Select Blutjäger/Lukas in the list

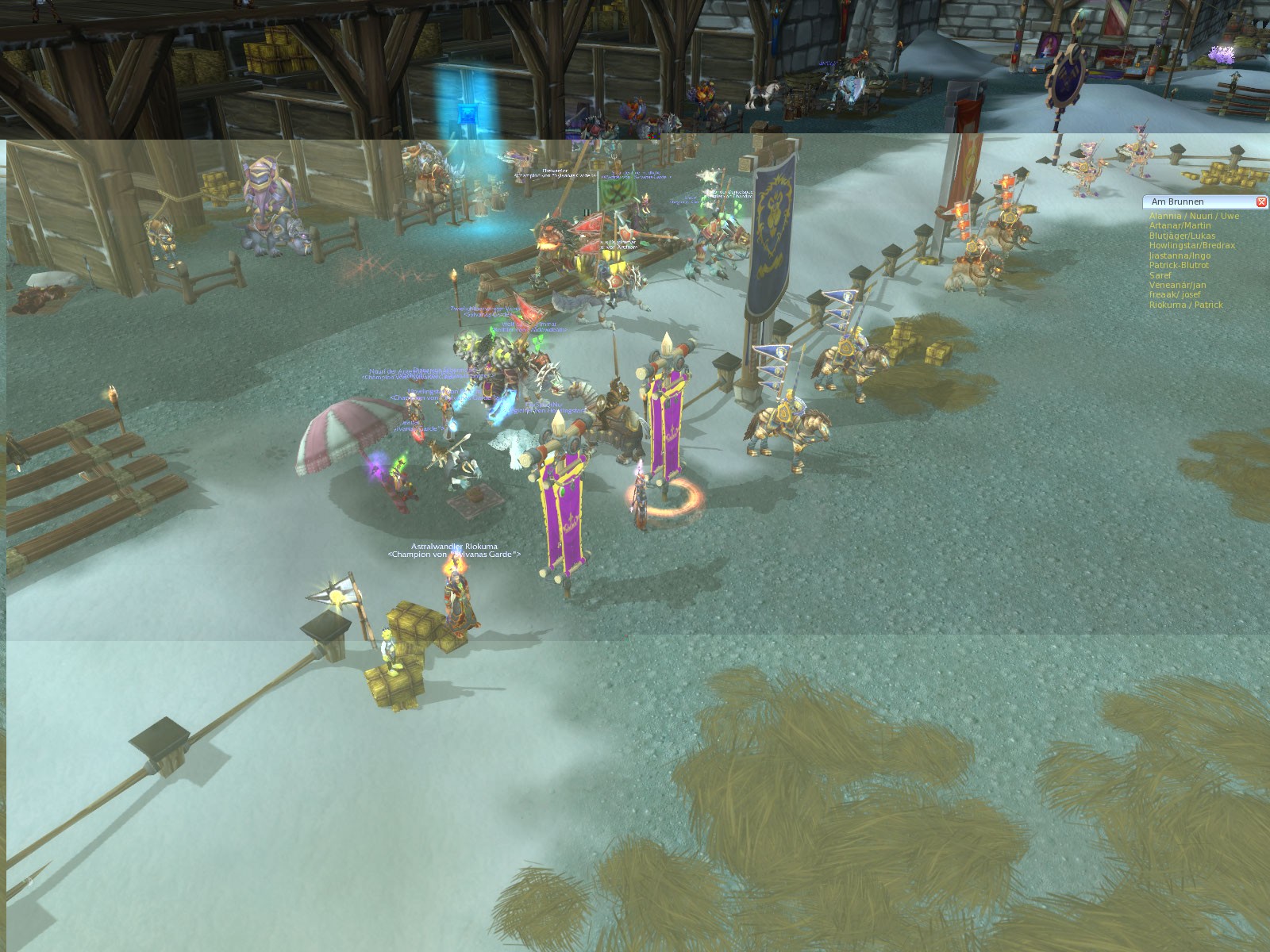coord(1182,236)
